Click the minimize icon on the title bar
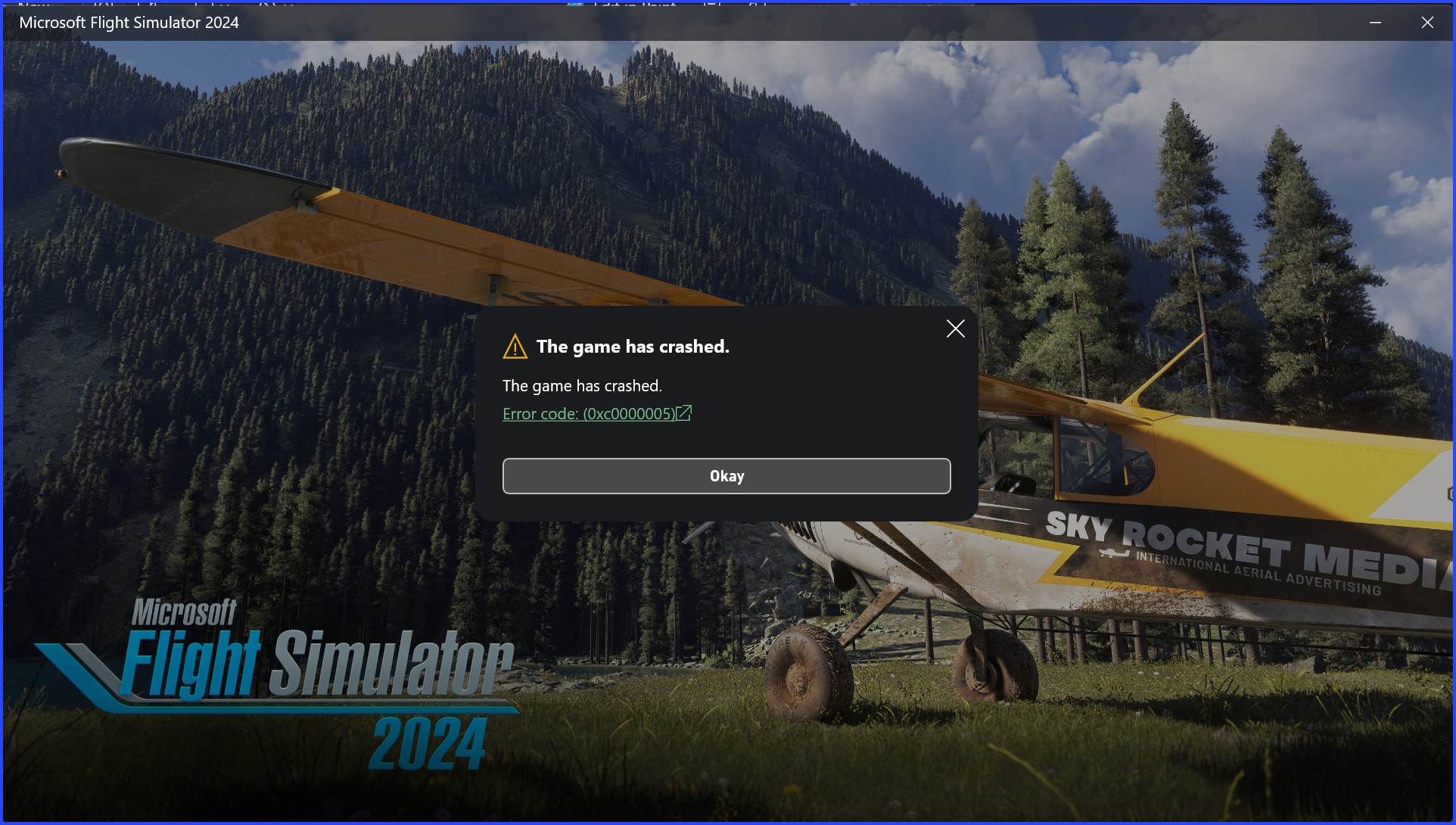Viewport: 1456px width, 825px height. pos(1375,23)
